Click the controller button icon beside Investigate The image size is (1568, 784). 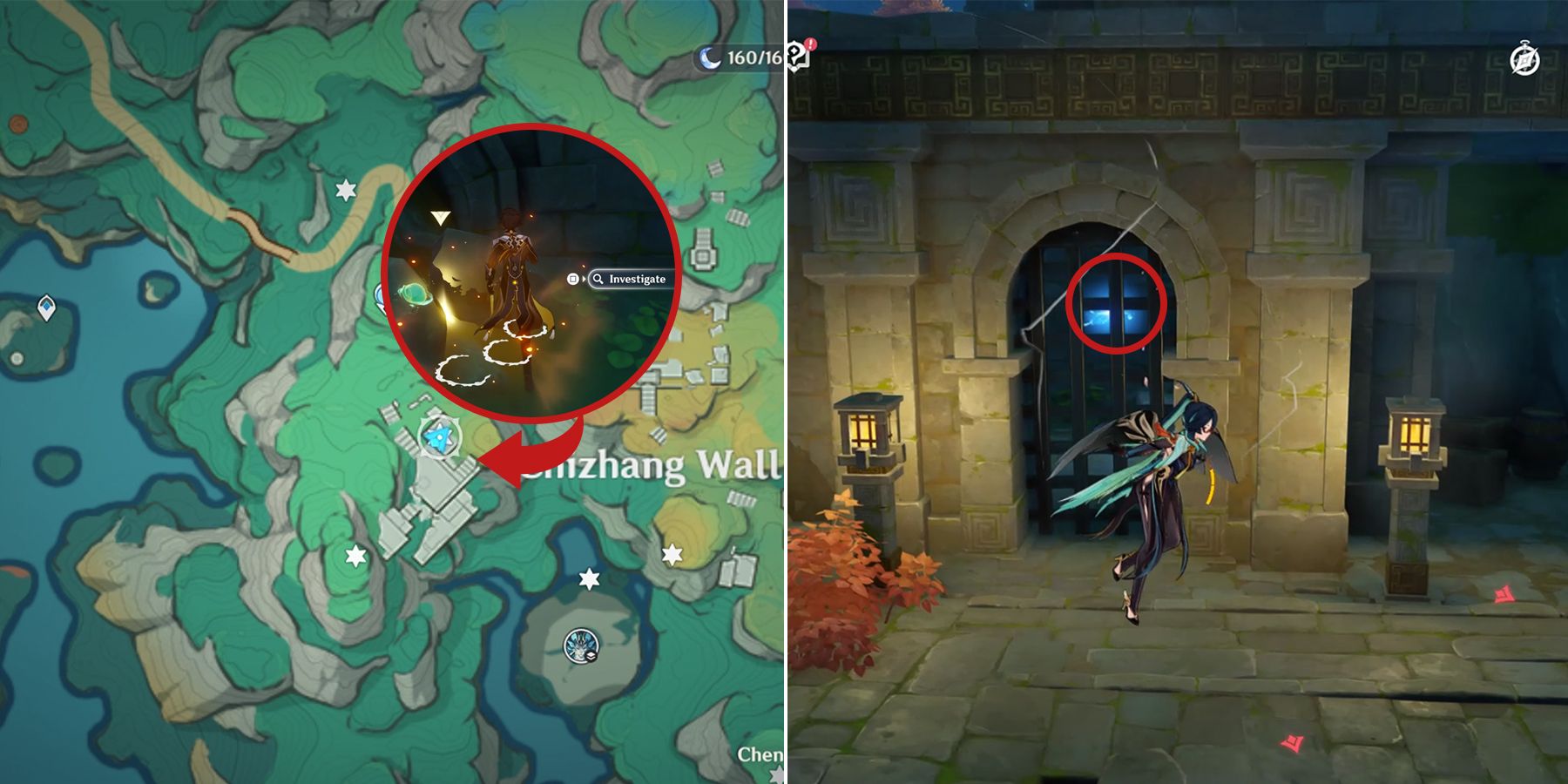pos(573,280)
